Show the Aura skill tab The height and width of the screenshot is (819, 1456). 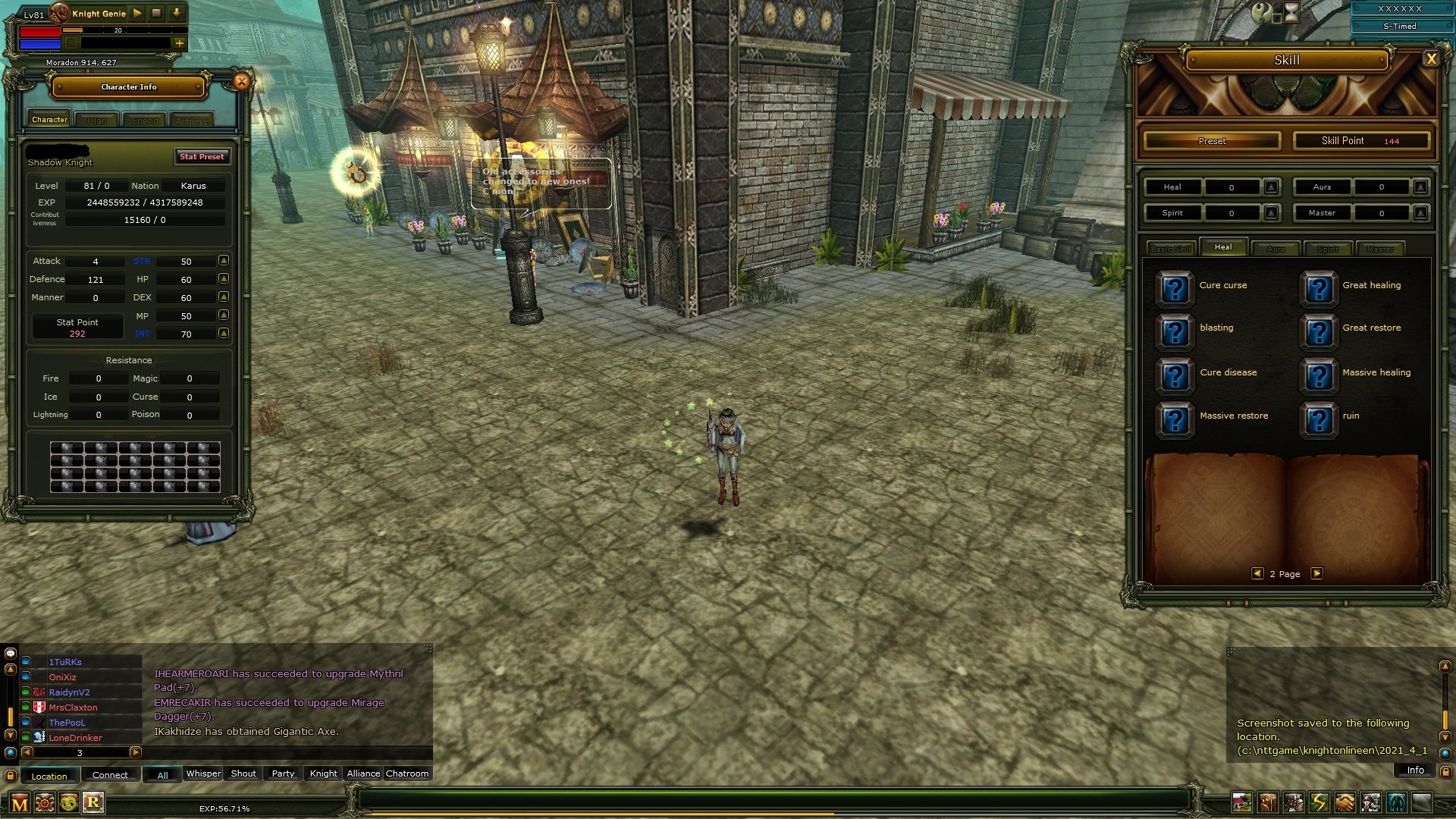[x=1276, y=249]
